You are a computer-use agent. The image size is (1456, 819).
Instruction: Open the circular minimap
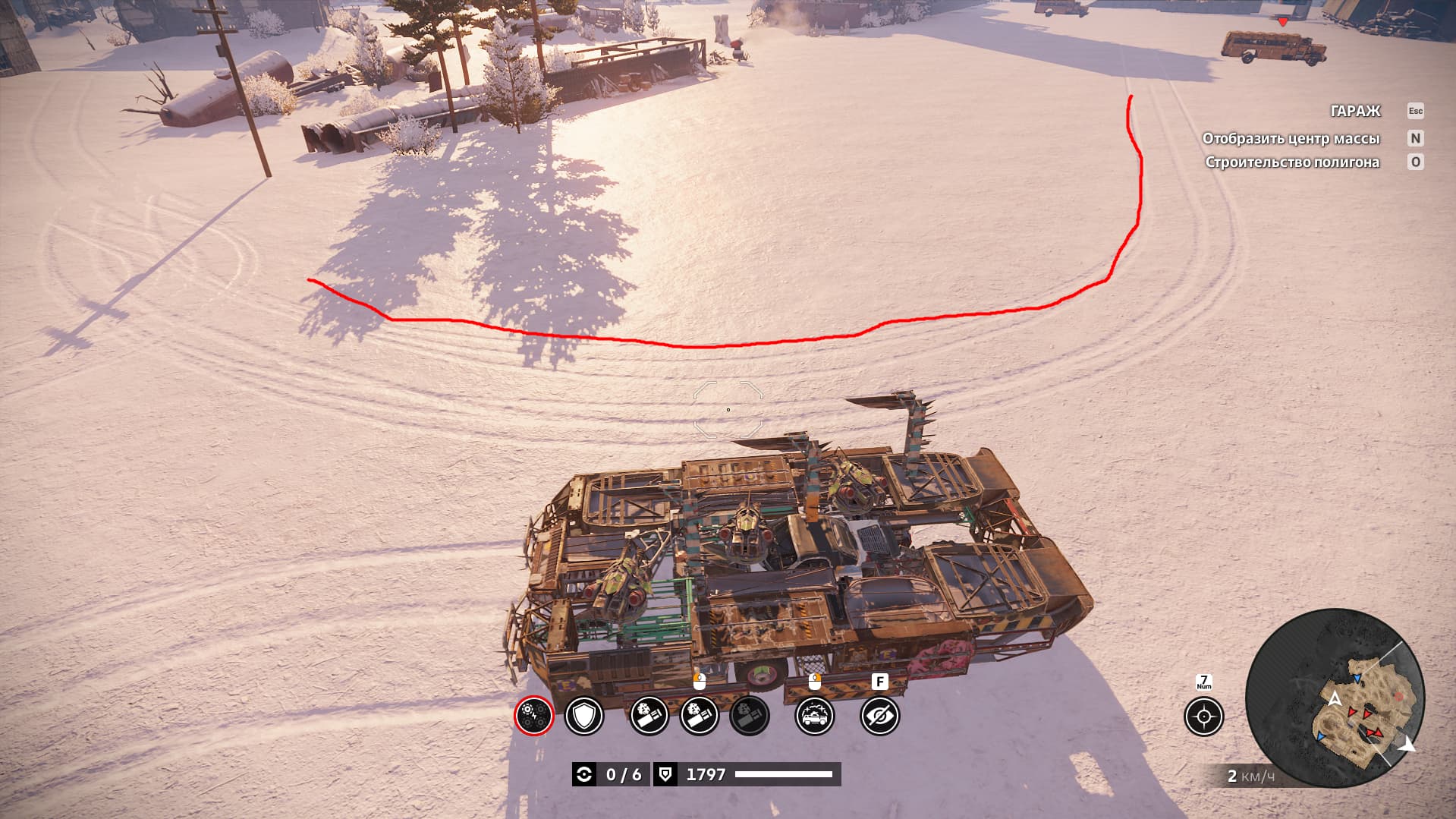tap(1335, 698)
